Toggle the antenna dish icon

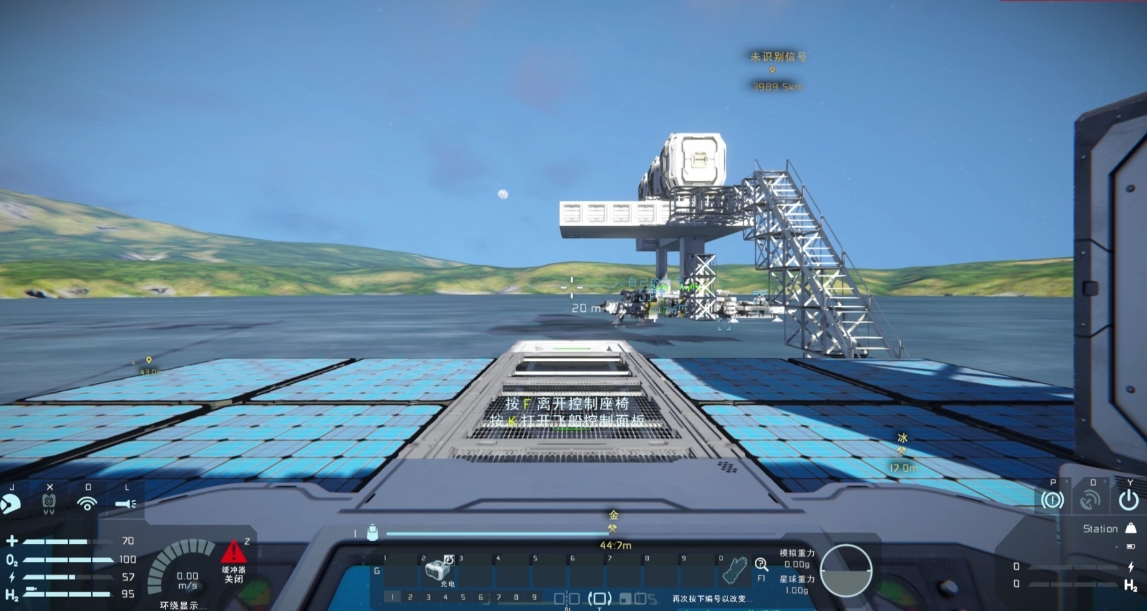(x=1089, y=498)
